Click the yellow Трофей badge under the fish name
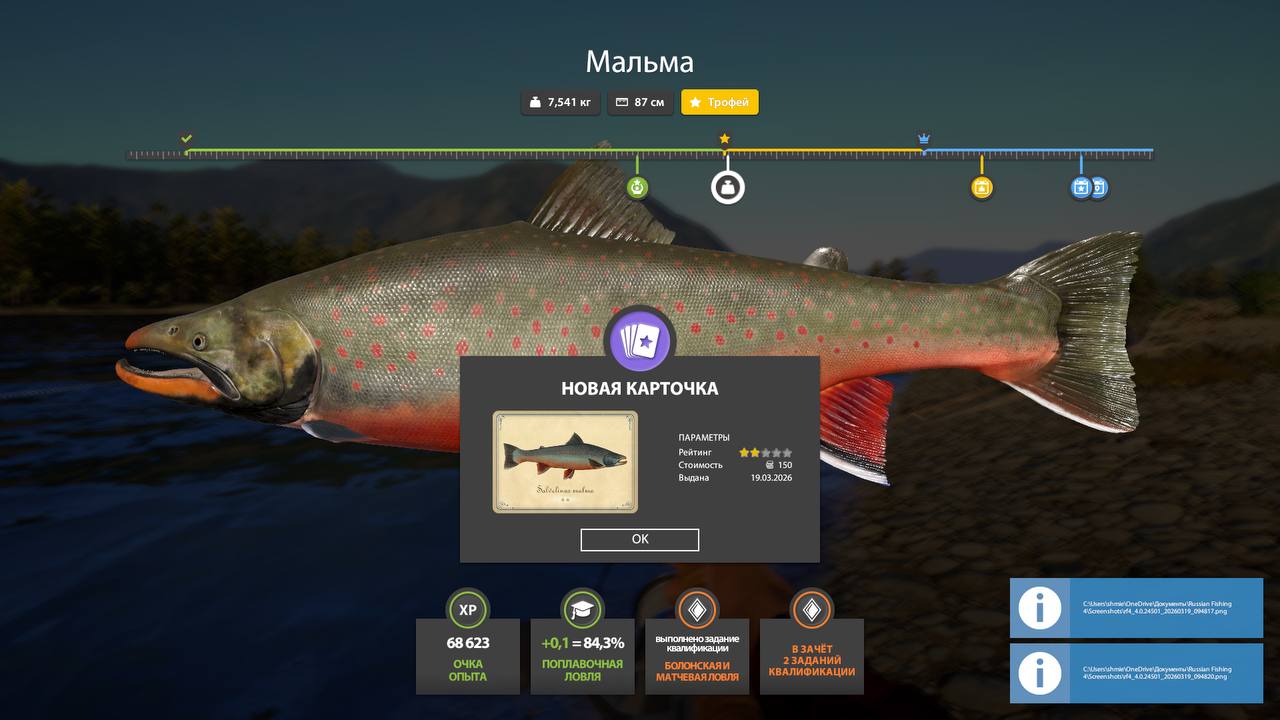 coord(720,102)
